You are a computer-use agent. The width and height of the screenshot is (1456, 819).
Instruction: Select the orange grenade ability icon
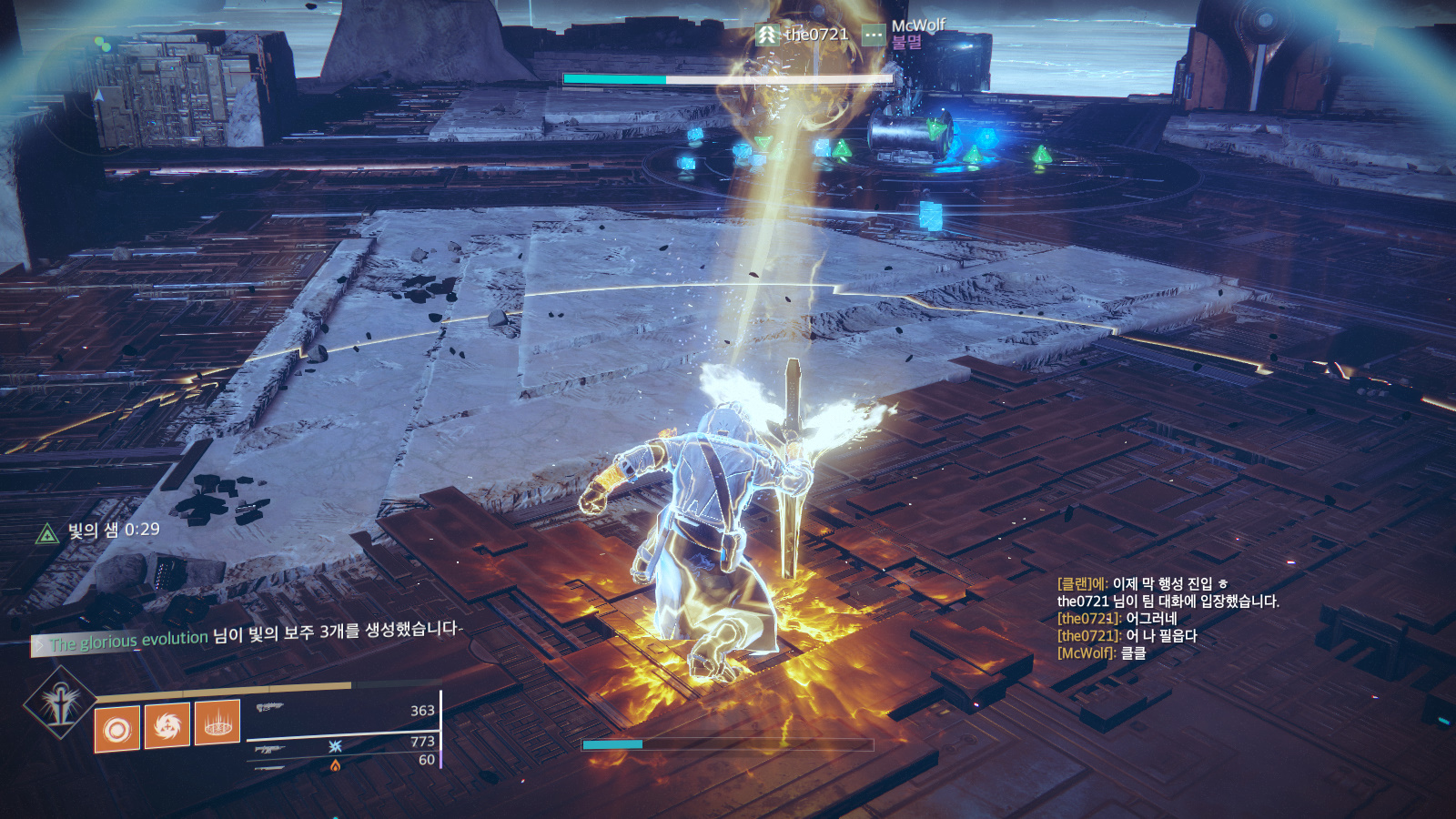pos(117,730)
